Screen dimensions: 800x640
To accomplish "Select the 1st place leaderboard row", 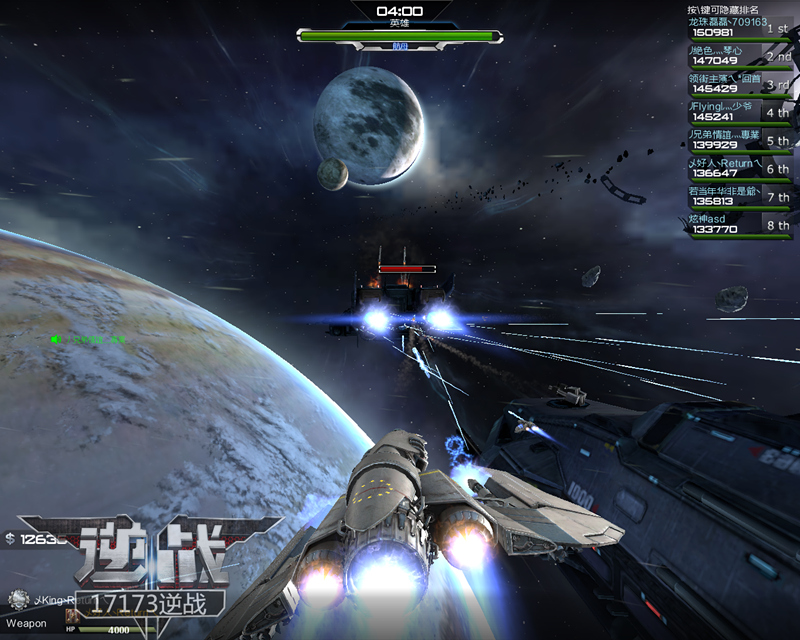I will (740, 27).
